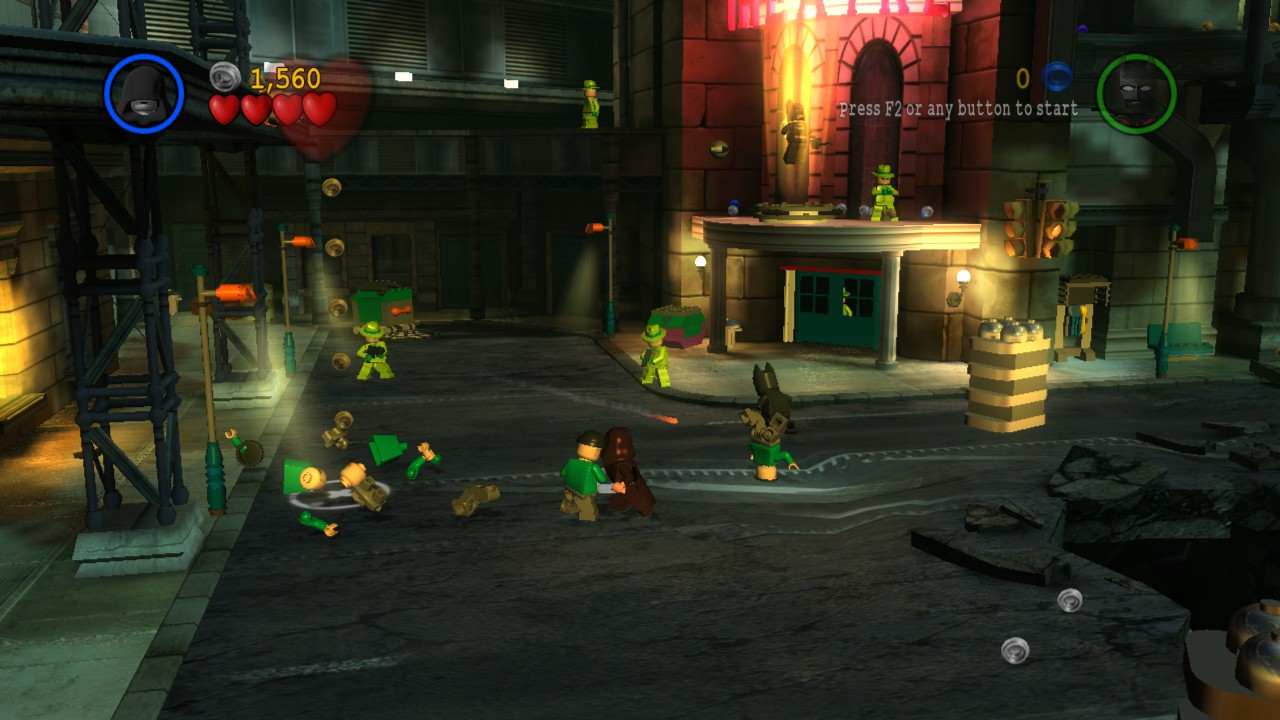Click the traffic light on the right sidewalk
The image size is (1280, 720).
[x=1040, y=232]
